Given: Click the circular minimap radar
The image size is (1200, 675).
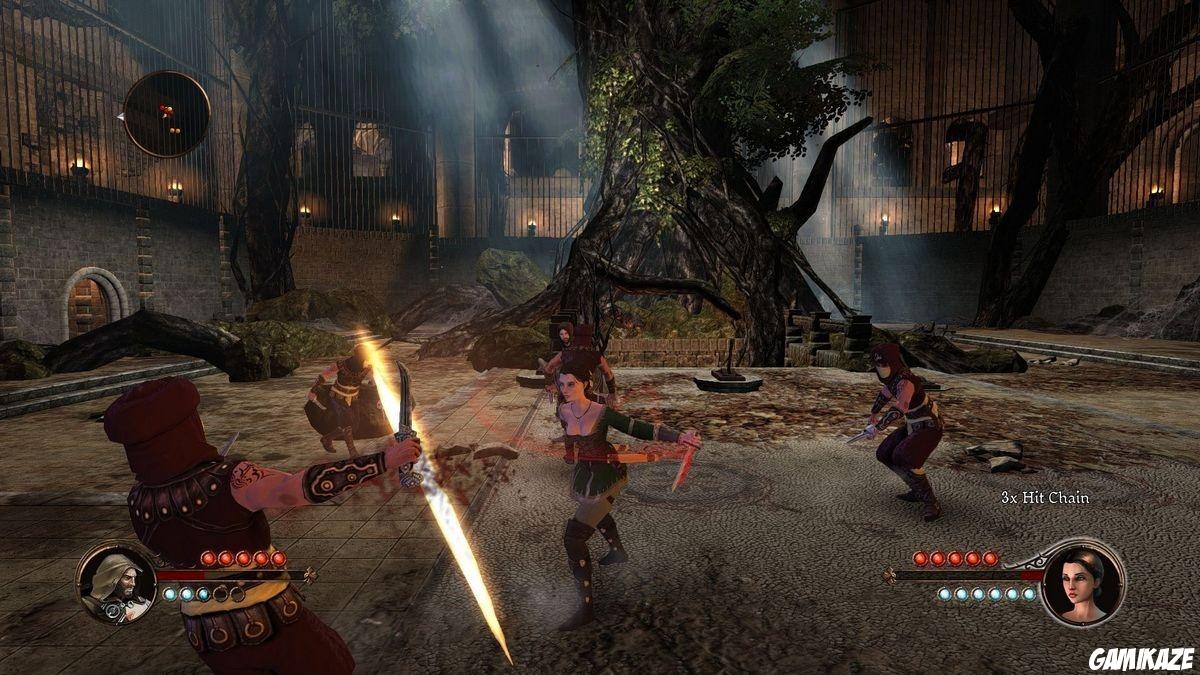Looking at the screenshot, I should [x=166, y=114].
